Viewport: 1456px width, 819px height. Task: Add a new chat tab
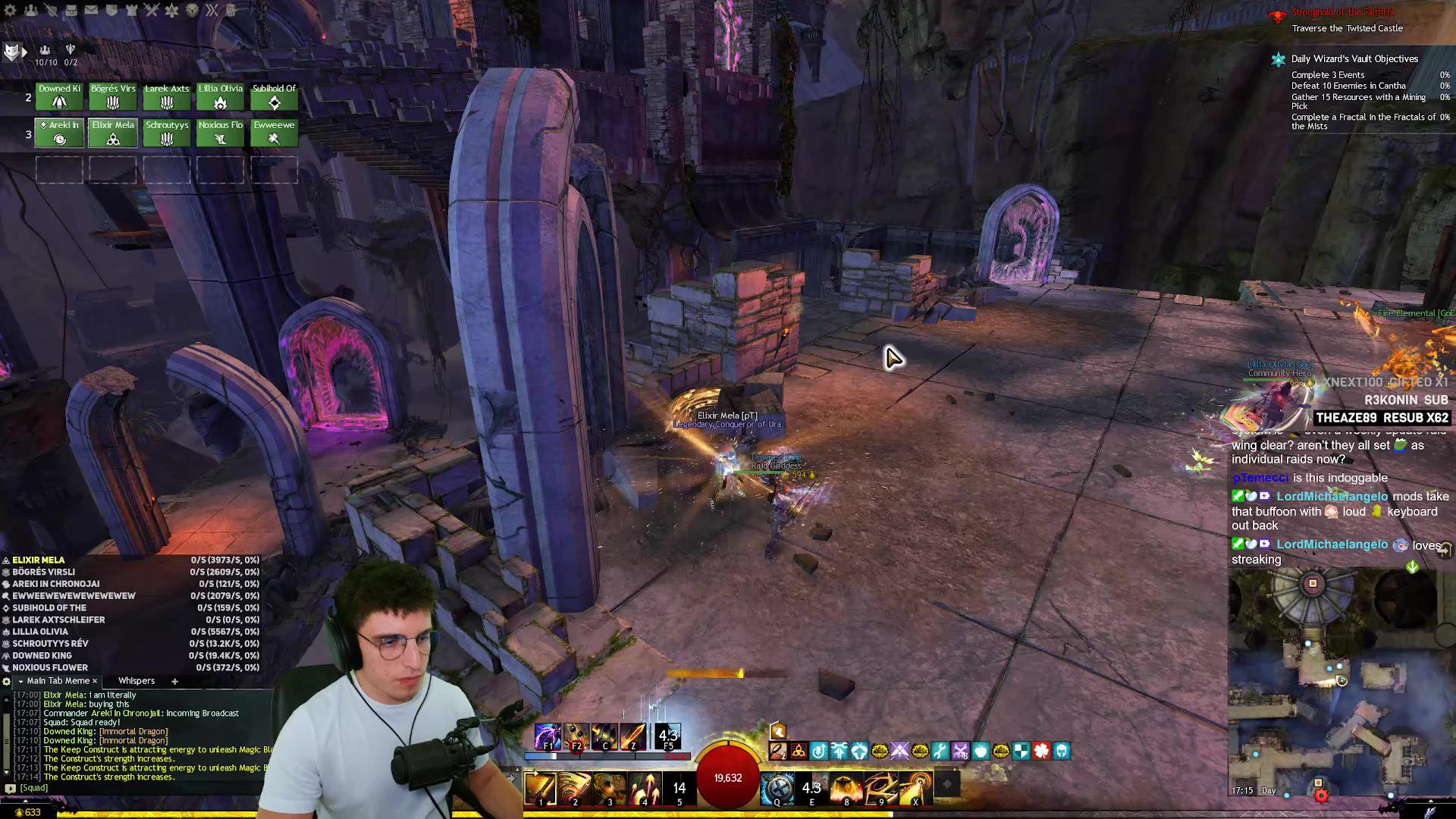click(174, 681)
